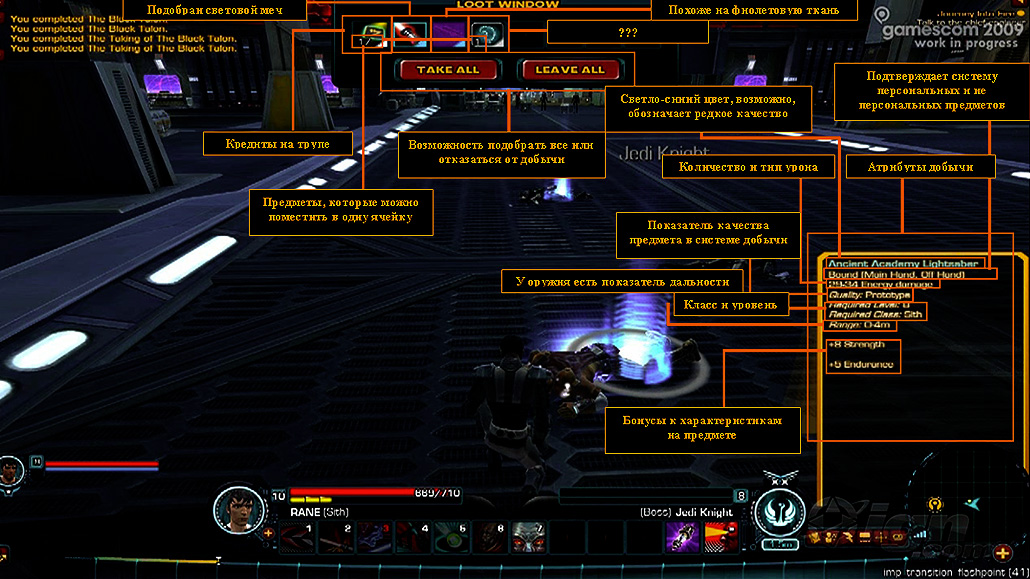
Task: Select the Jedi Knight boss target emblem
Action: coord(780,510)
